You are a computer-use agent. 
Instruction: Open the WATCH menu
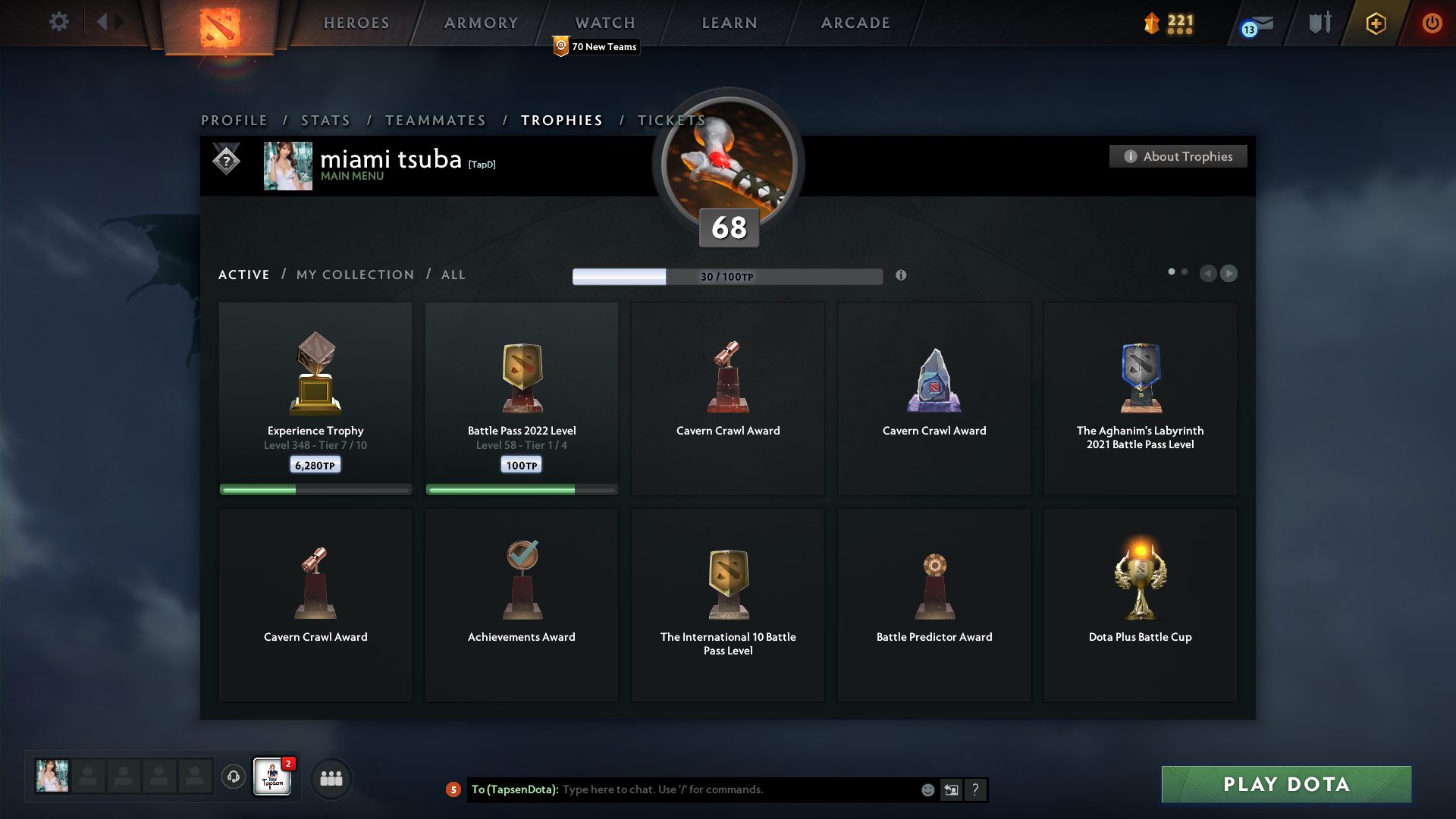pyautogui.click(x=604, y=23)
